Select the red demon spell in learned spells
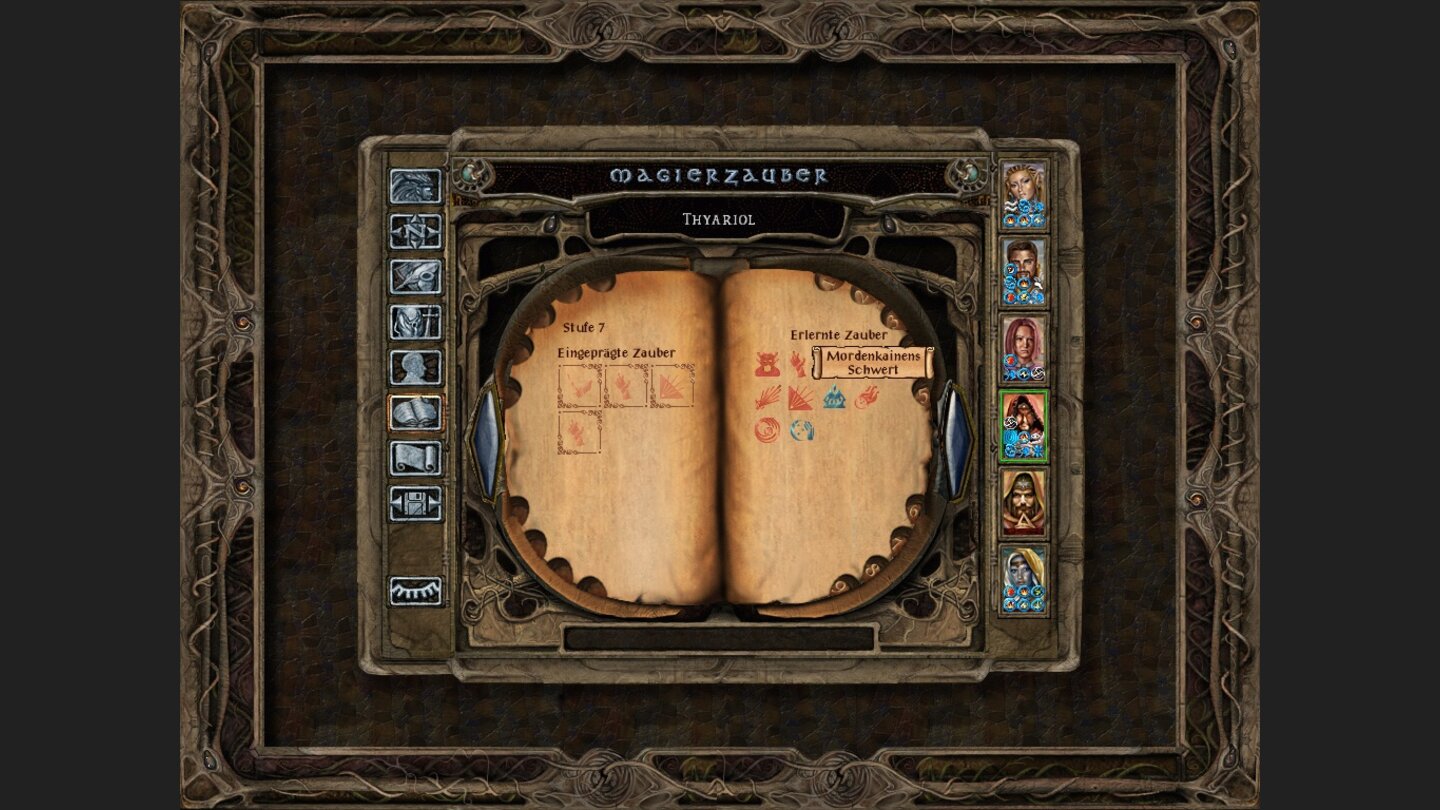 pos(766,362)
